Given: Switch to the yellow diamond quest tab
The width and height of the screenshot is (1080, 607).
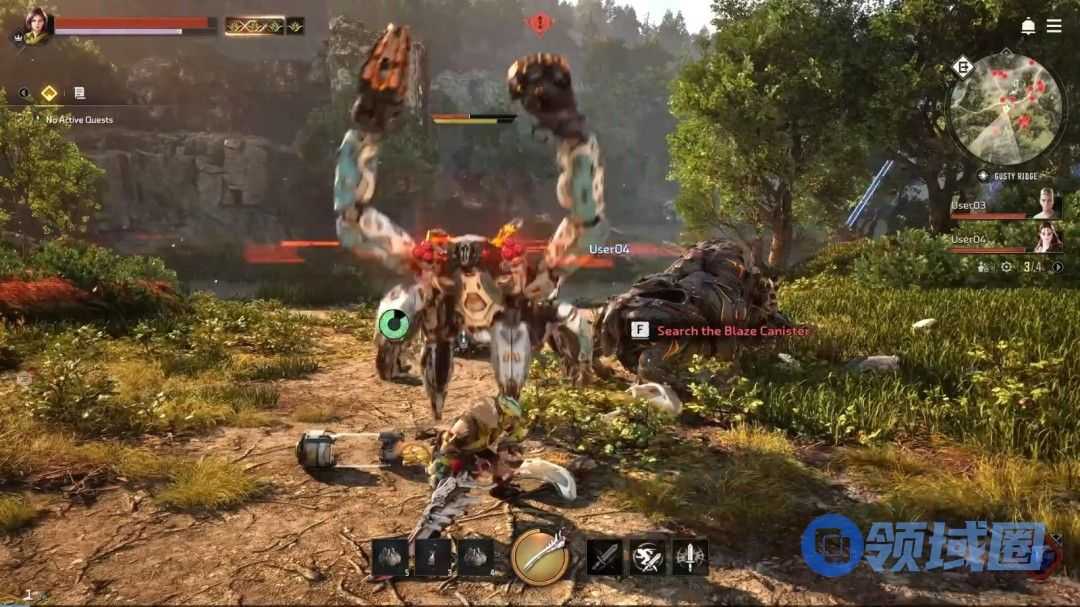Looking at the screenshot, I should click(x=48, y=93).
